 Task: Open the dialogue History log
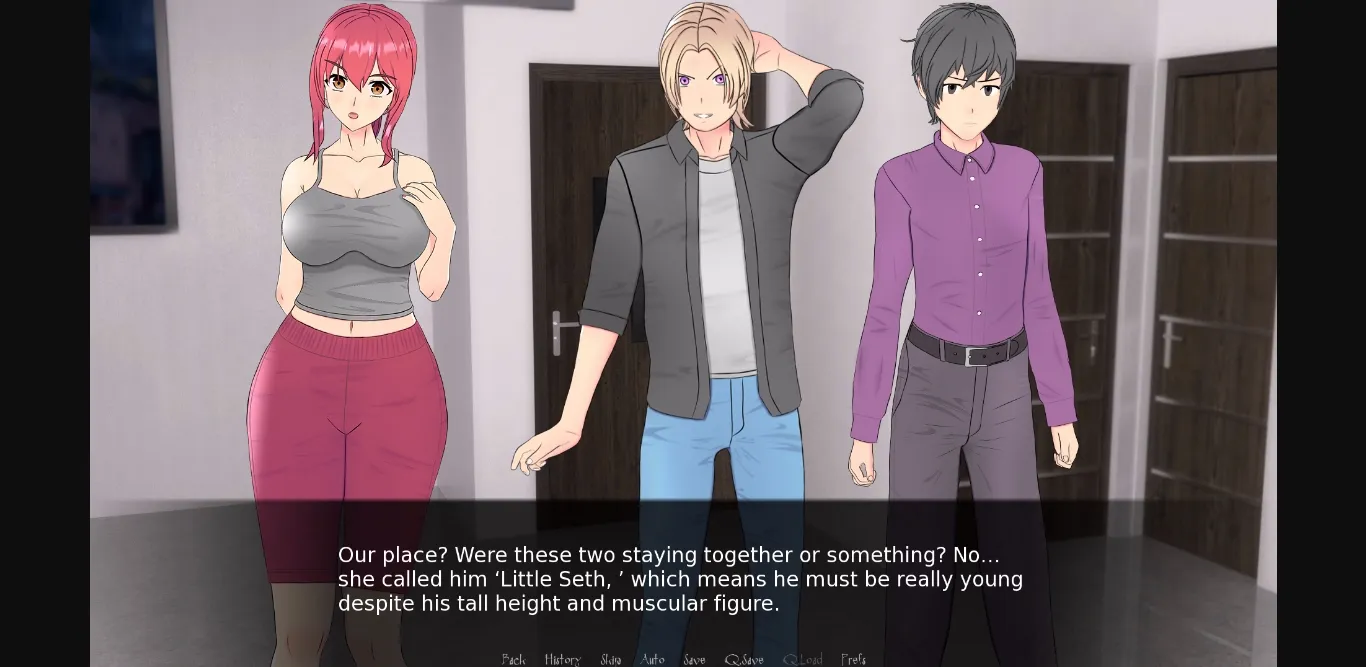point(562,659)
